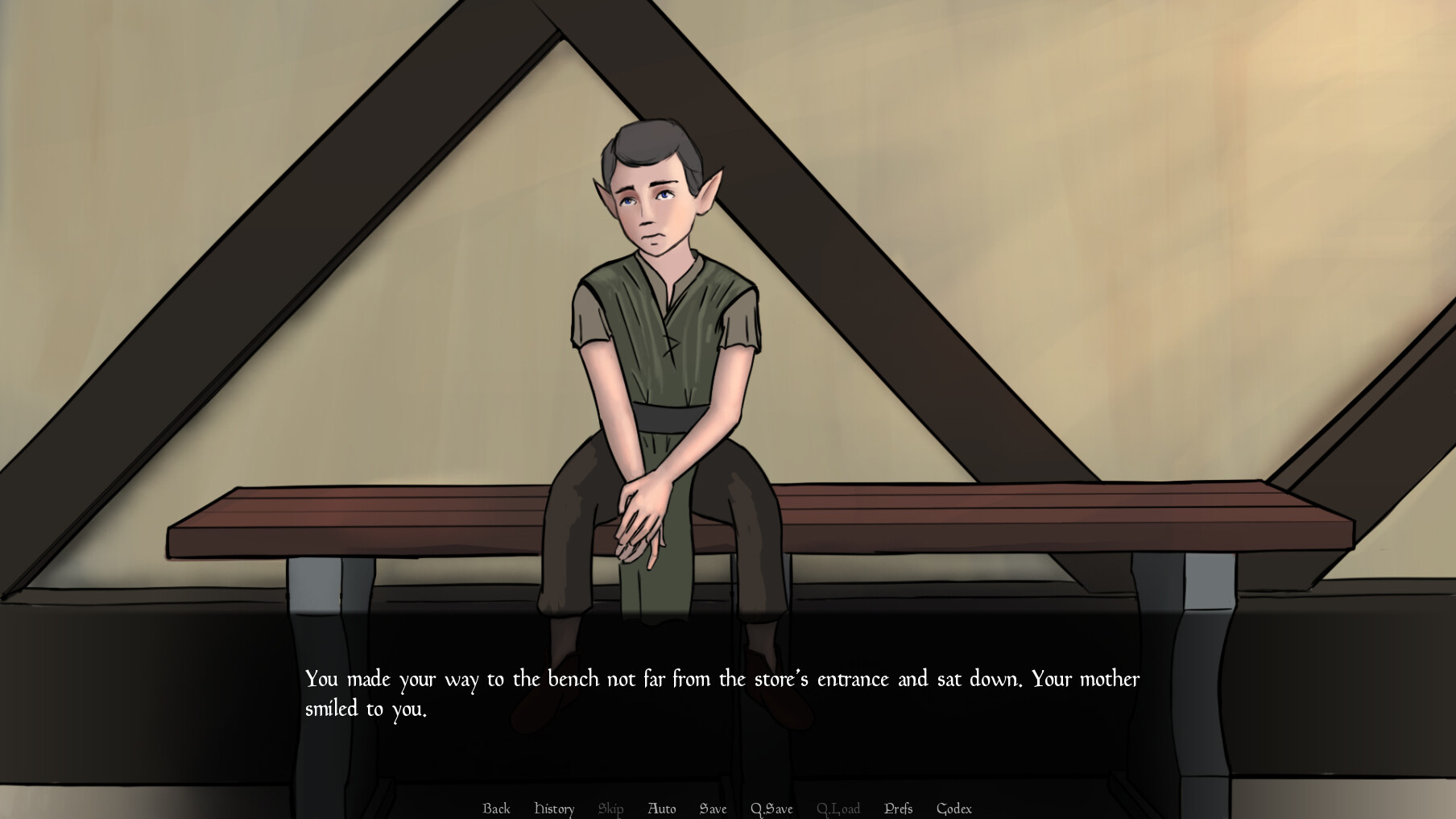Open the Prefs settings screen

pos(898,809)
